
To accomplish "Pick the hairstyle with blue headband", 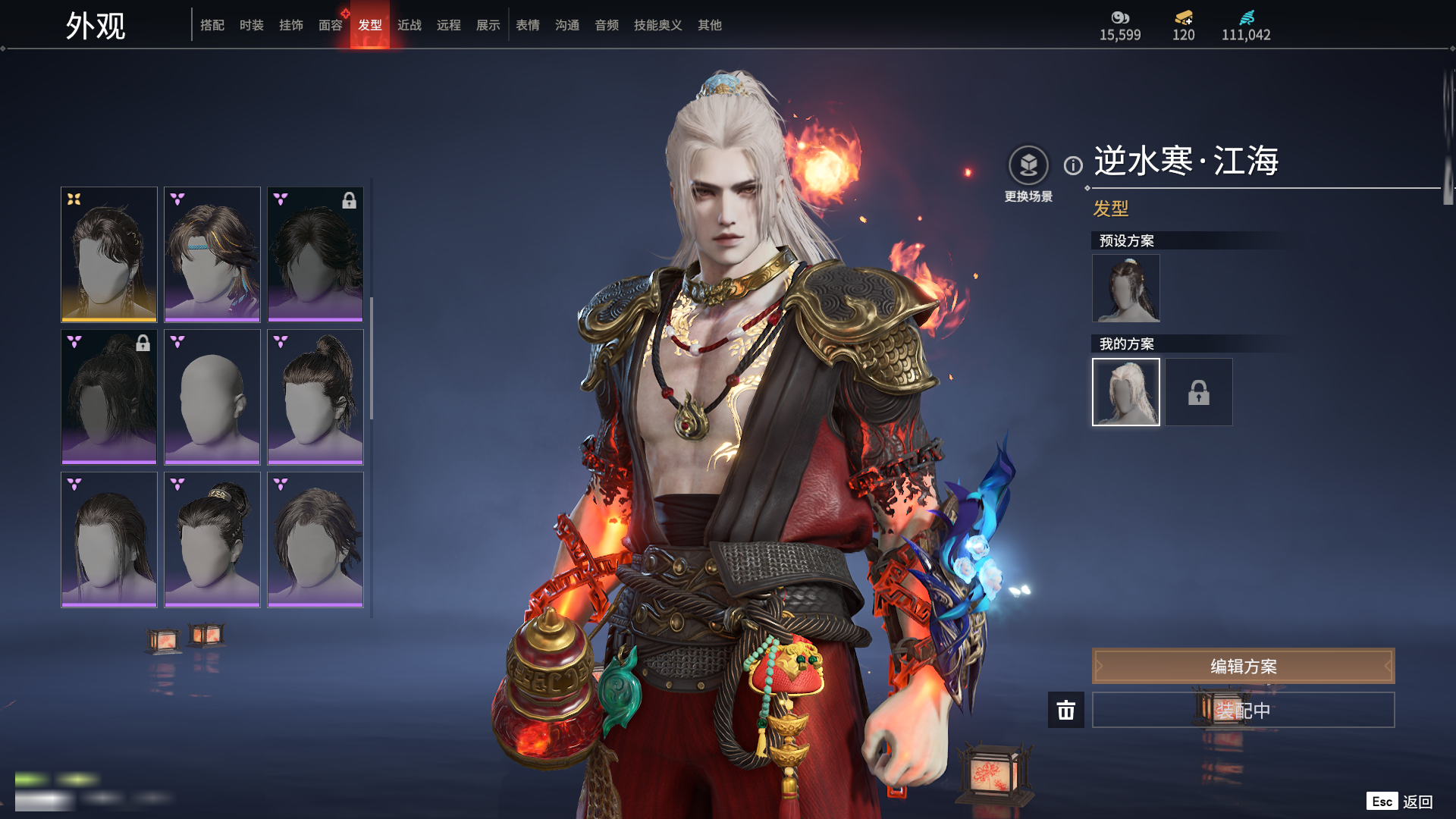I will 212,254.
